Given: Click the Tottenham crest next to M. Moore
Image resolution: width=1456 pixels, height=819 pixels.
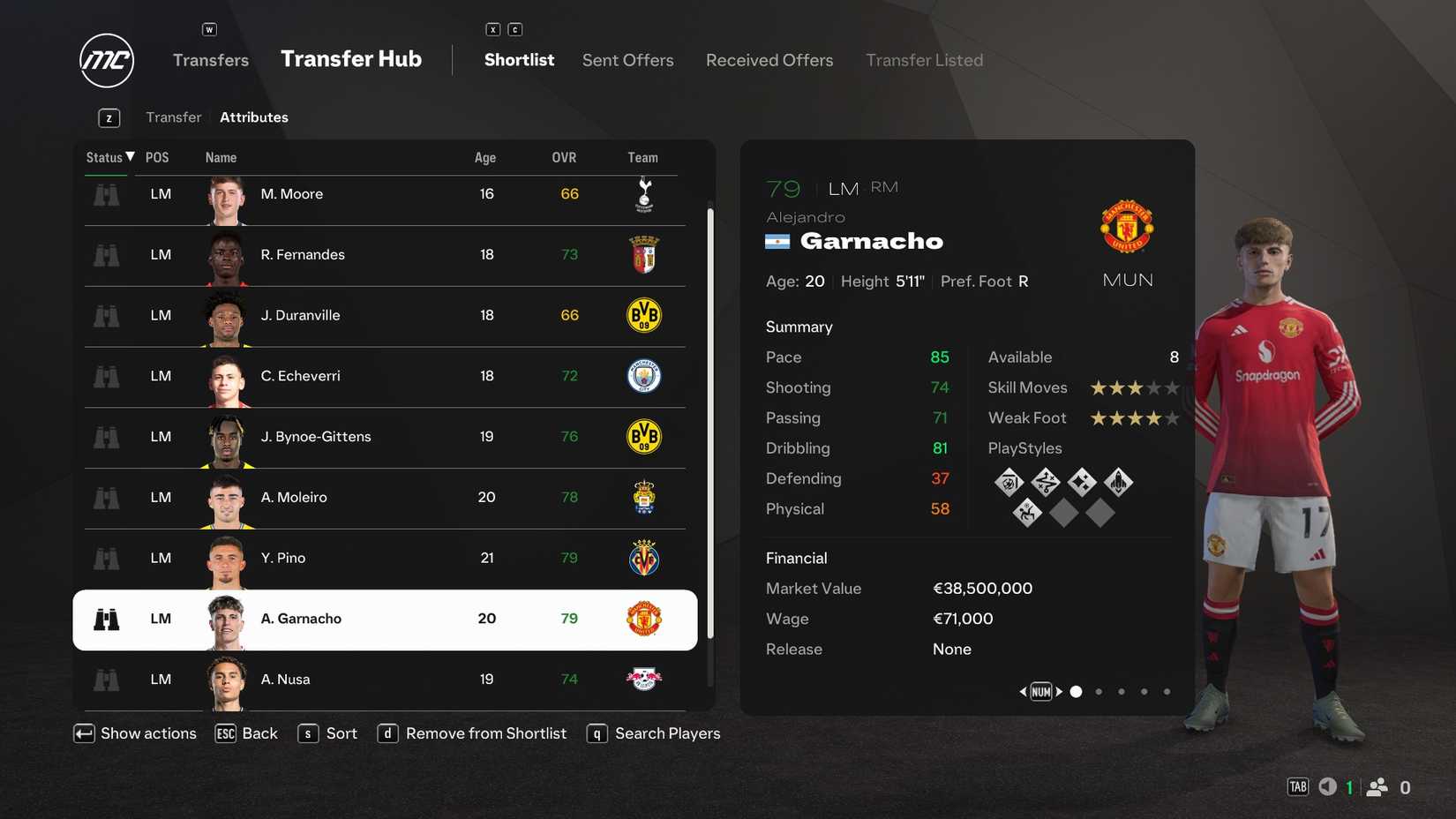Looking at the screenshot, I should 644,193.
